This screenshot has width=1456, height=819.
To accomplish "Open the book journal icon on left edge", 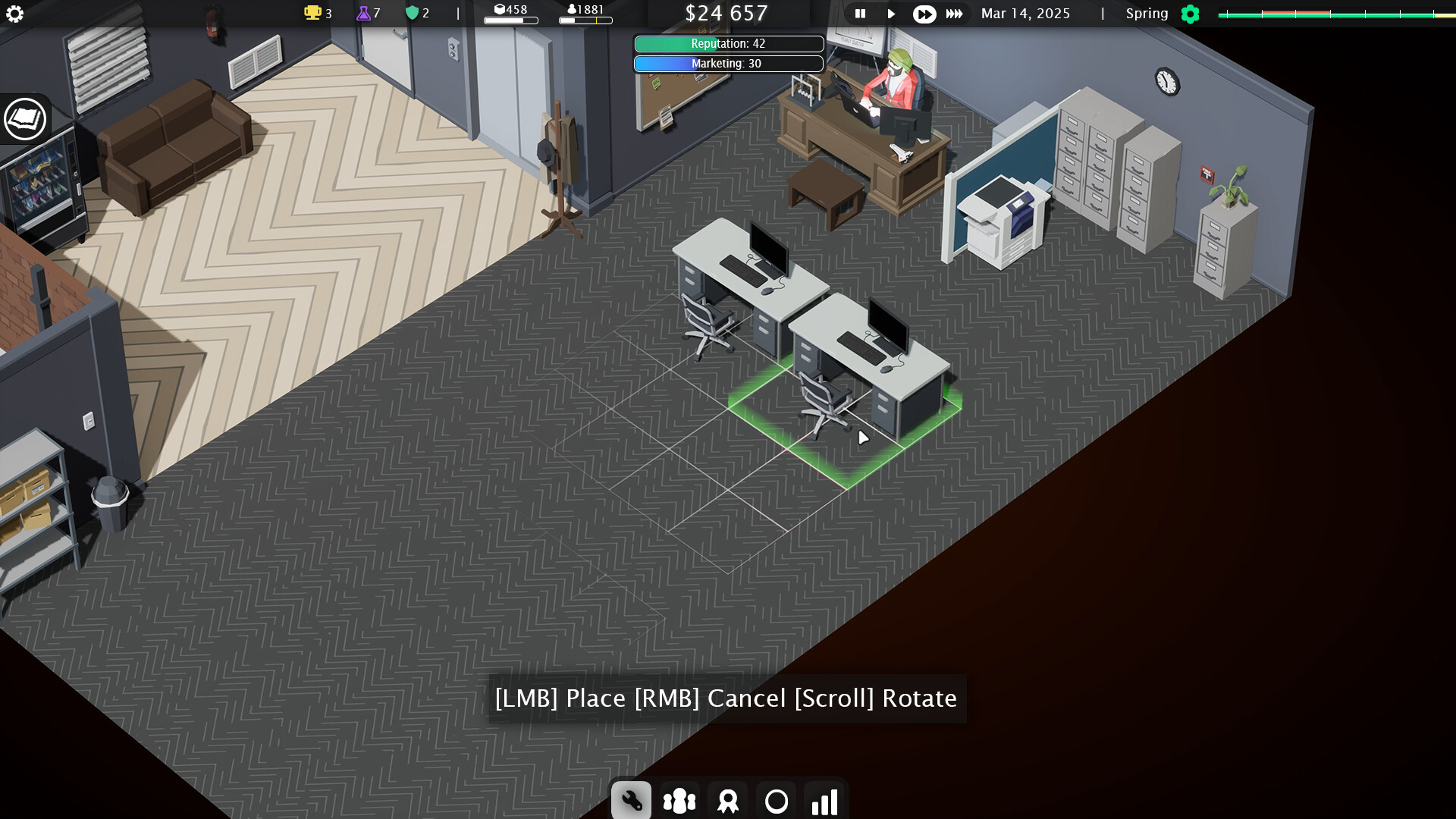I will point(25,119).
